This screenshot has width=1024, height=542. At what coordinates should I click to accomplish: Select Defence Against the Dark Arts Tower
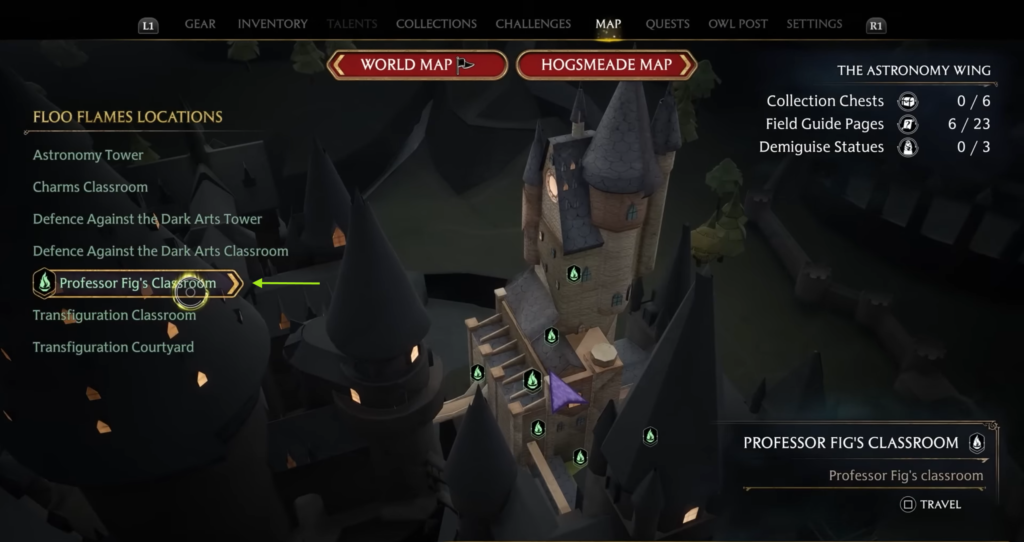pyautogui.click(x=147, y=219)
